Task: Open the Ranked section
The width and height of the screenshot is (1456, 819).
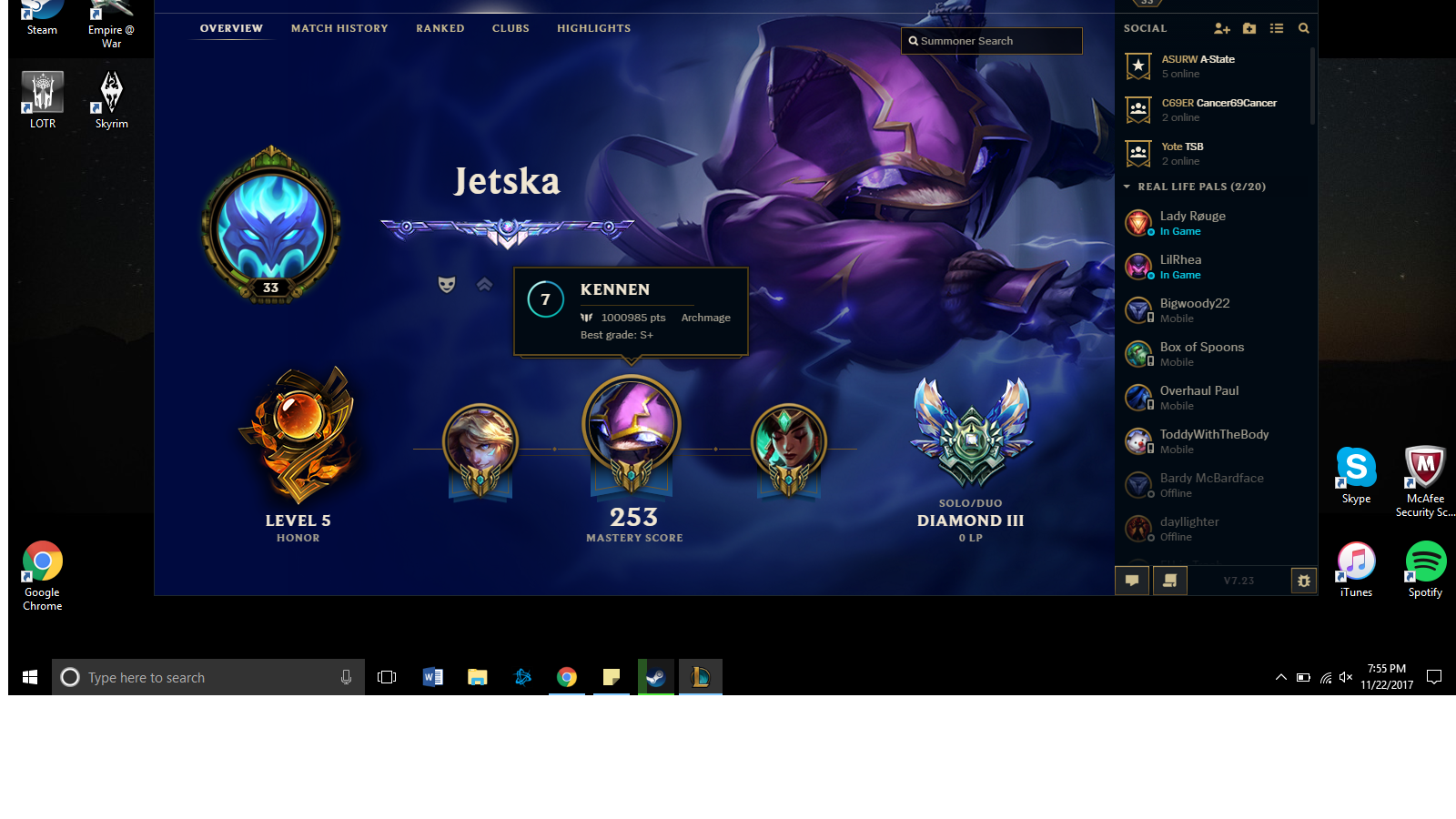Action: click(440, 28)
